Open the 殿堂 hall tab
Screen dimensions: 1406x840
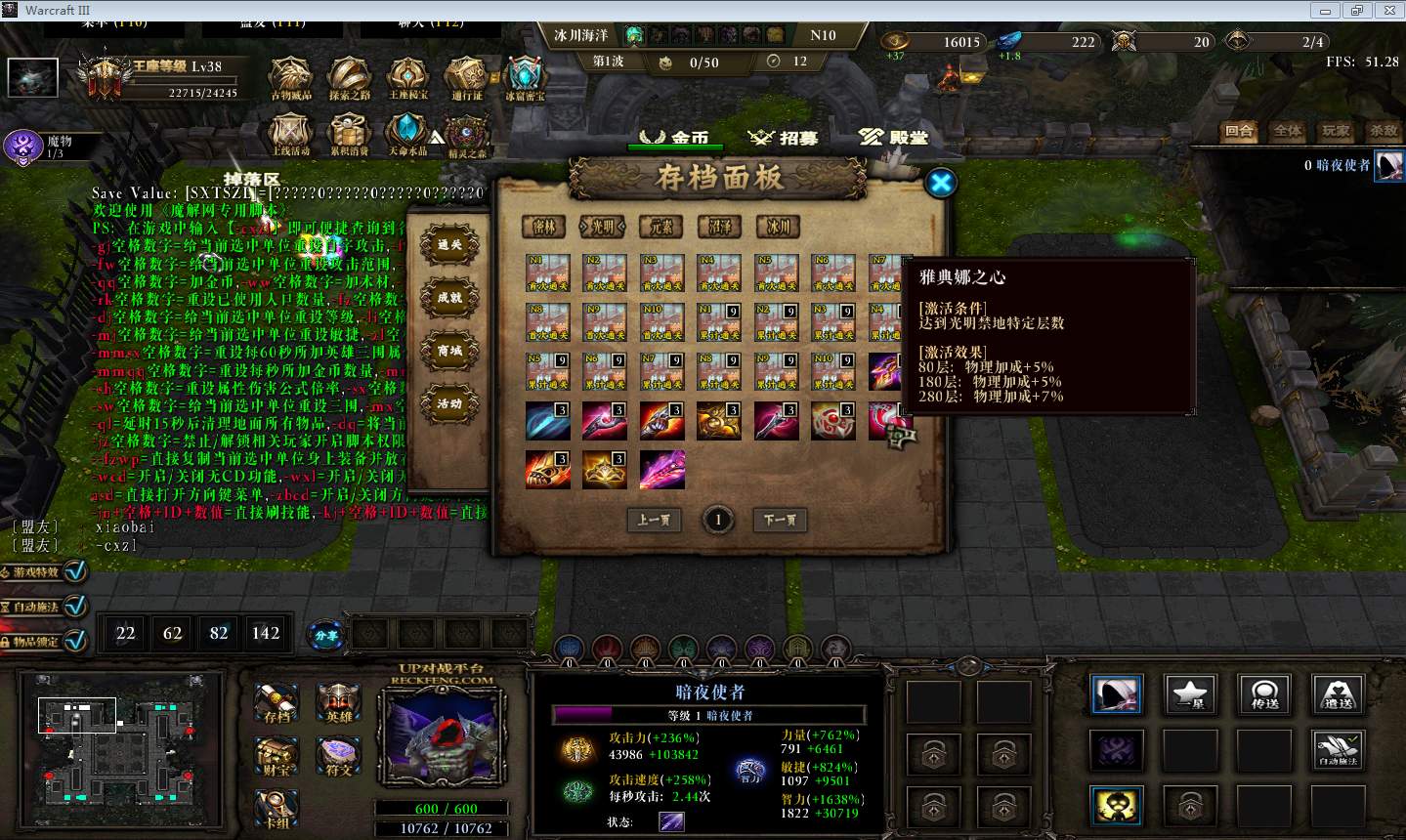point(894,138)
